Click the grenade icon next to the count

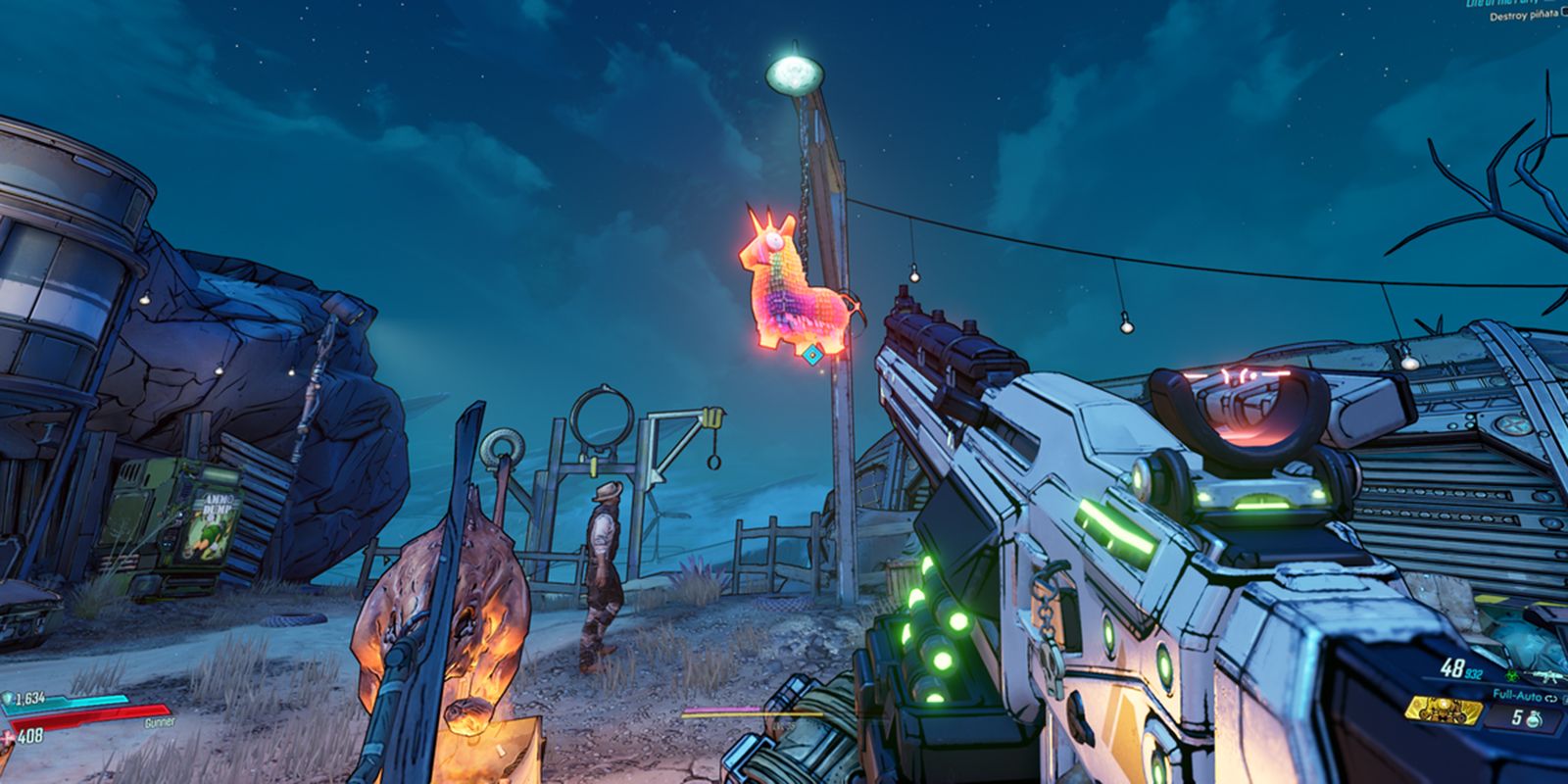click(x=1533, y=719)
